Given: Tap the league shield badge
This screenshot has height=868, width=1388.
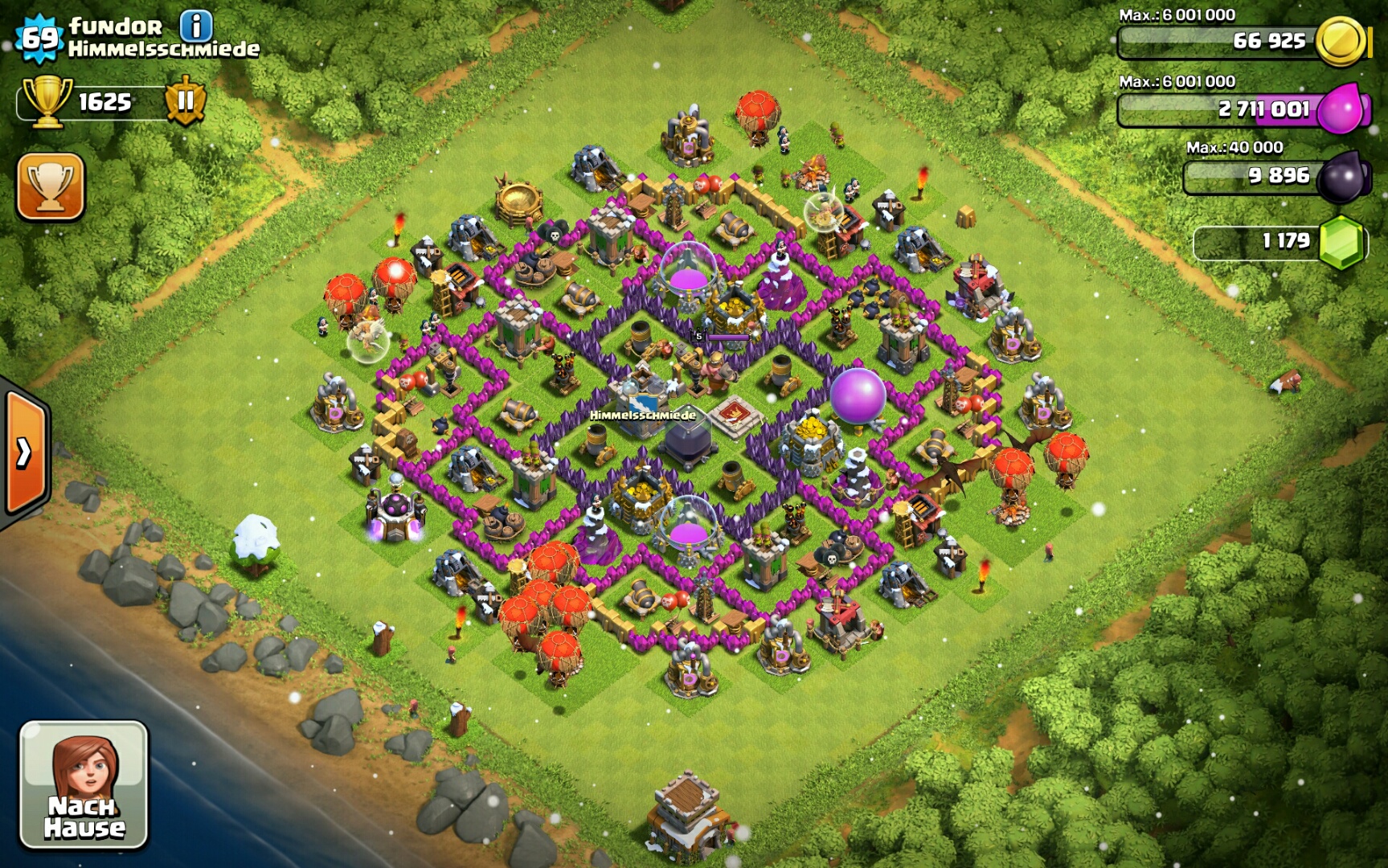Looking at the screenshot, I should 186,101.
